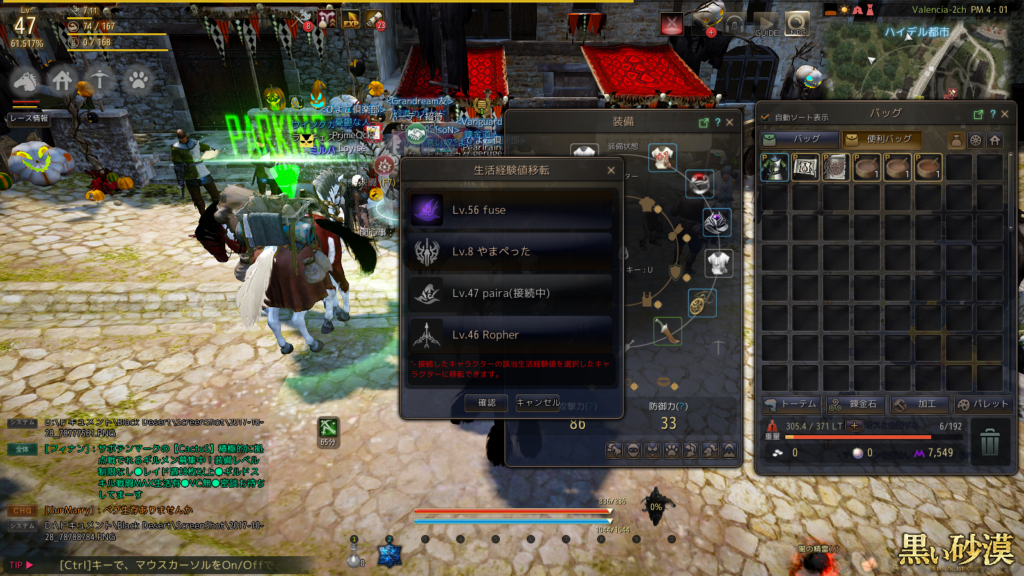Open the paw pet icon menu
The height and width of the screenshot is (576, 1024).
click(x=137, y=79)
